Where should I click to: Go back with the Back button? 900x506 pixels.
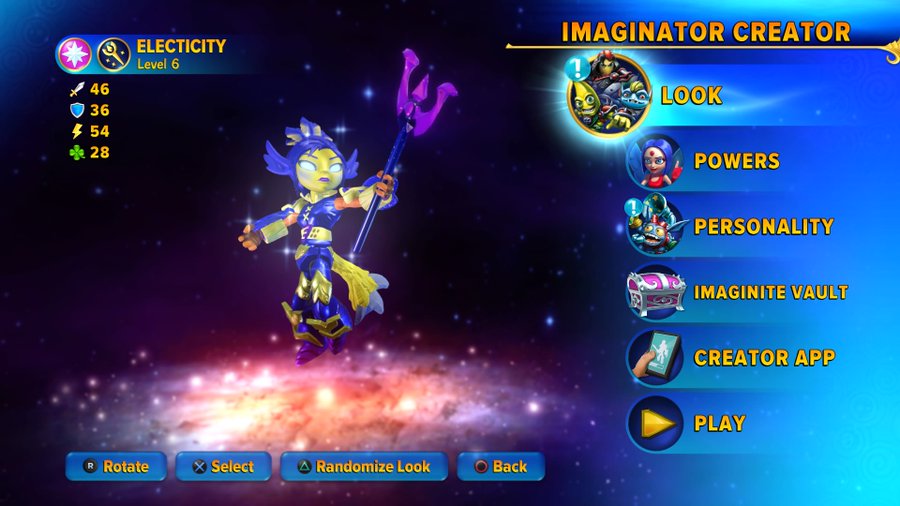coord(500,466)
